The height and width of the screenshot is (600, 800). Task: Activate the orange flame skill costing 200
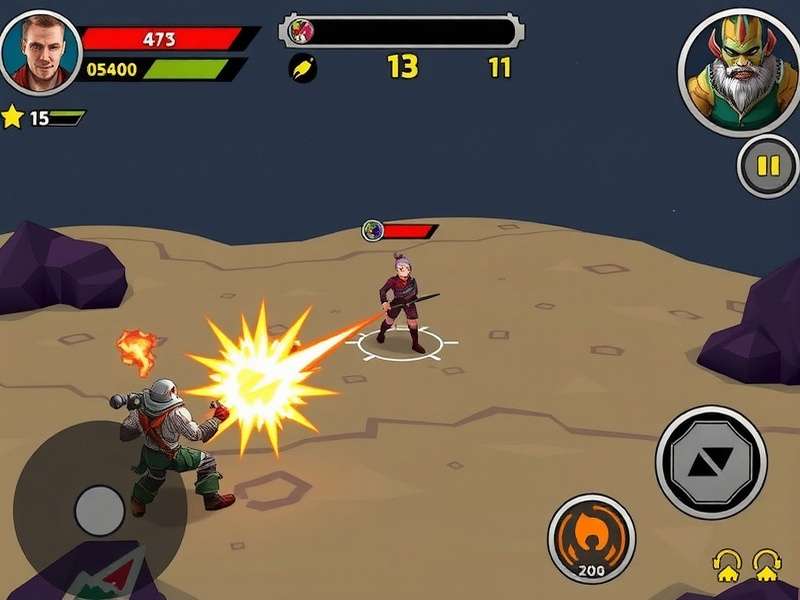(591, 537)
